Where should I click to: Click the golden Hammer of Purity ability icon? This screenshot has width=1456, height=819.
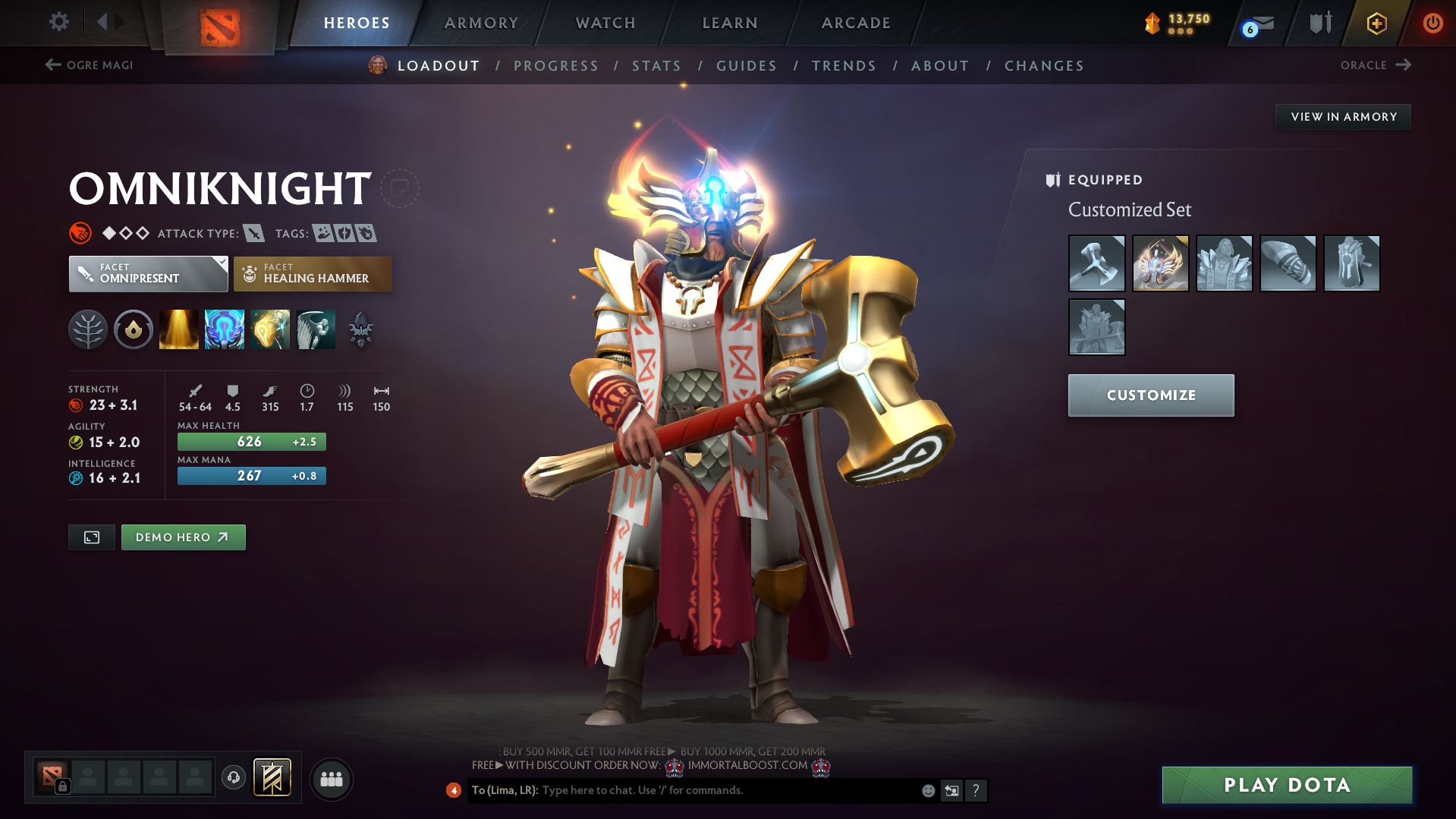(x=269, y=329)
